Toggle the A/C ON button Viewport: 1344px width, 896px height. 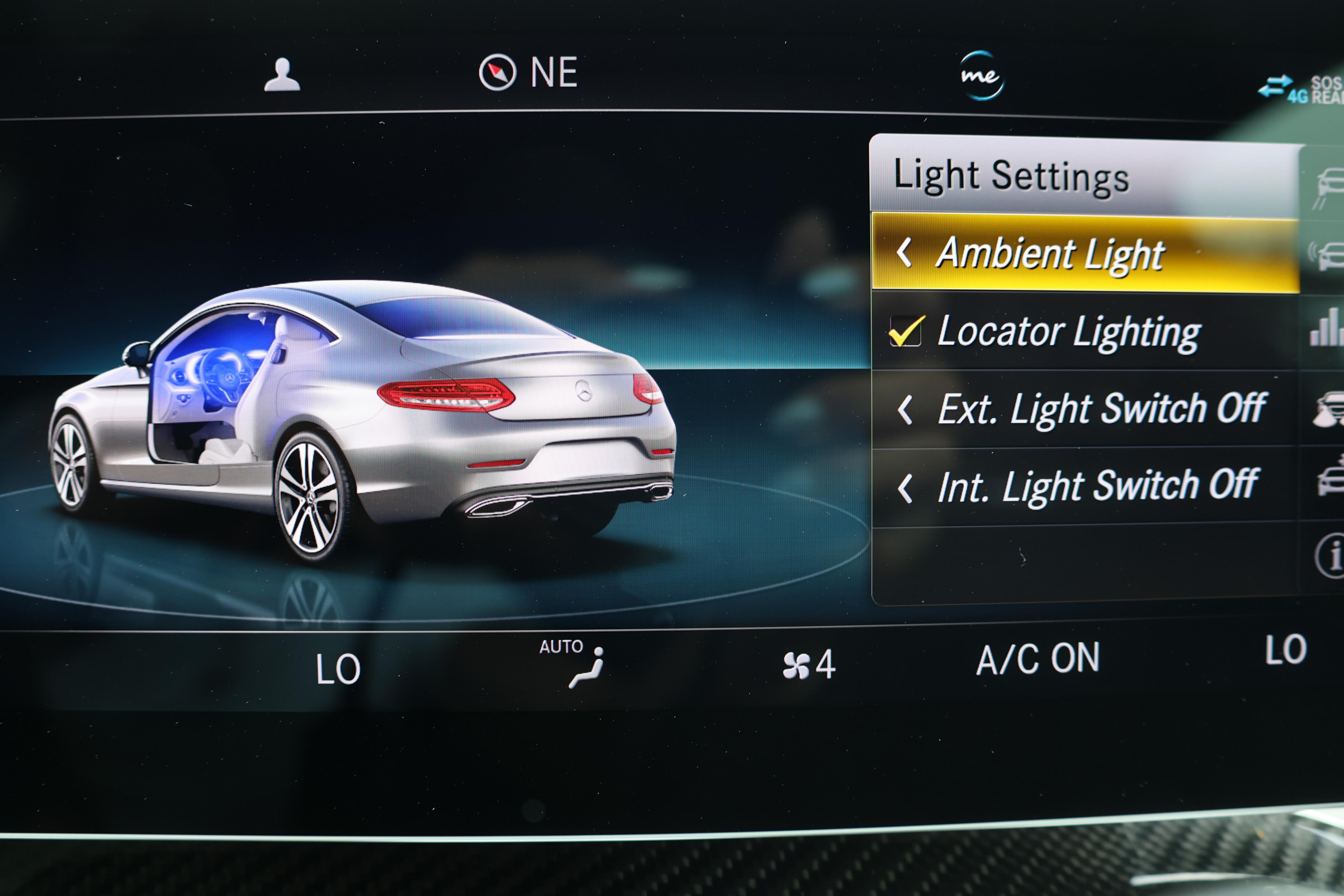coord(1037,659)
